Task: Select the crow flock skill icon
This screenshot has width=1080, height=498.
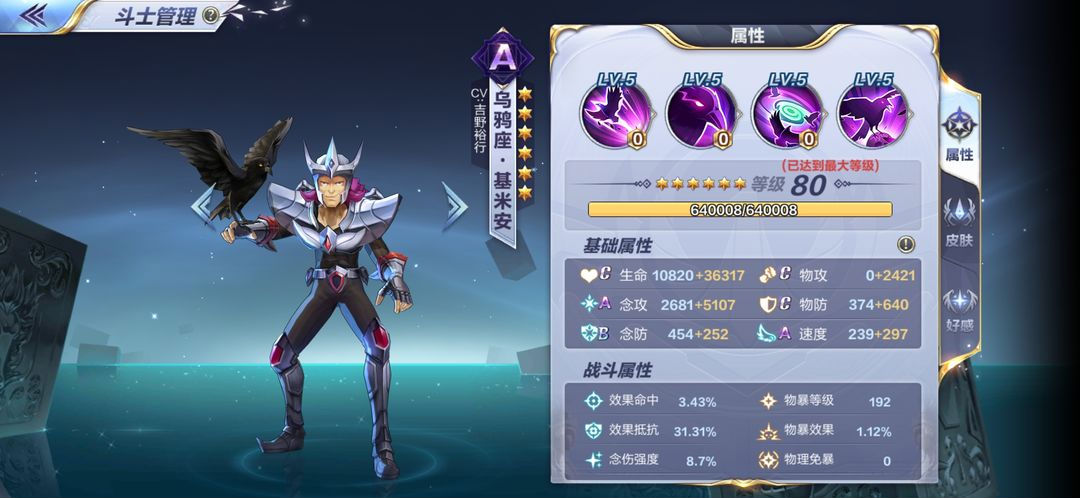Action: coord(872,114)
